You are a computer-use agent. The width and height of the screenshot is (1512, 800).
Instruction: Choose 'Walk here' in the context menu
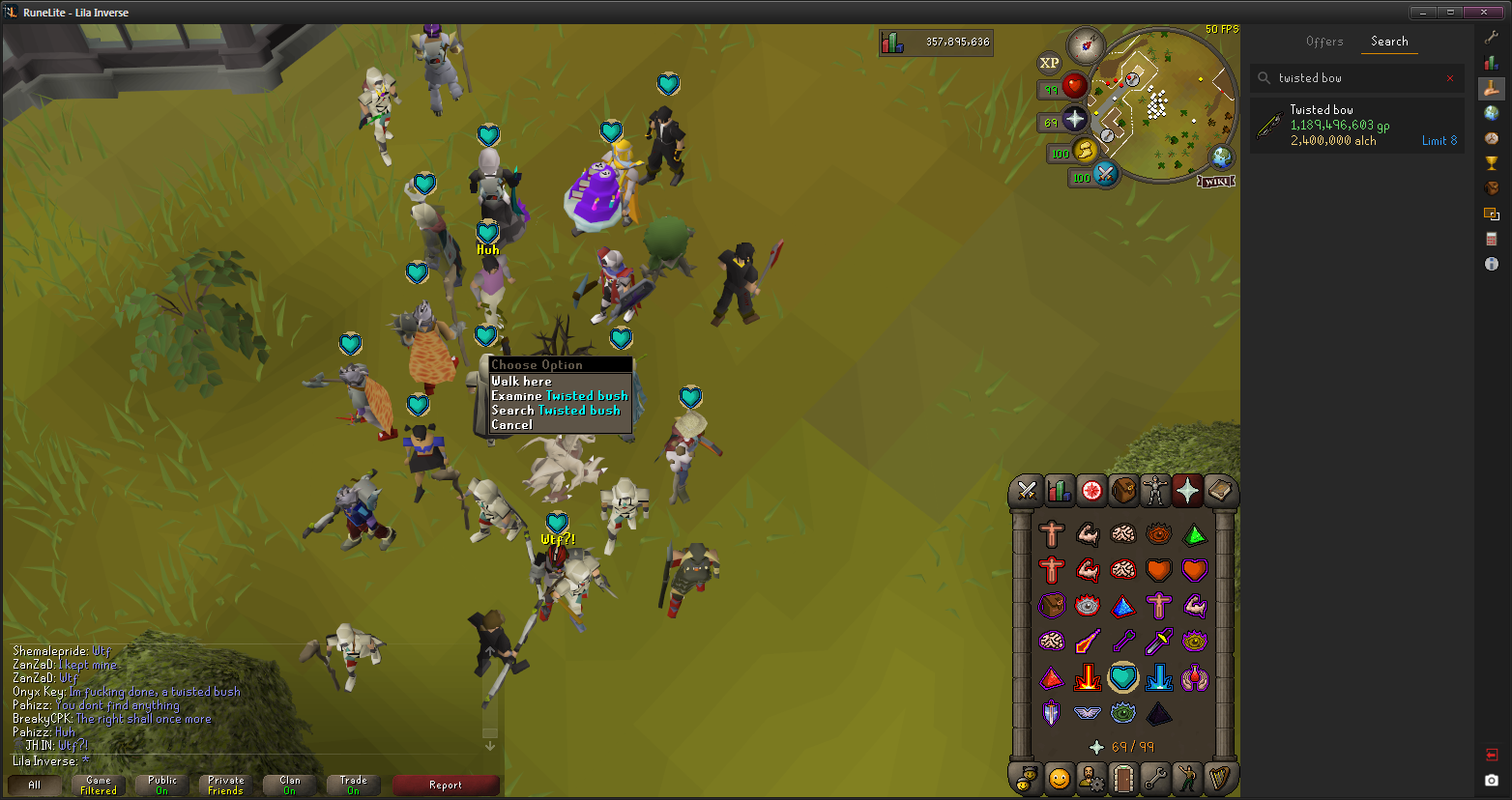pos(521,381)
